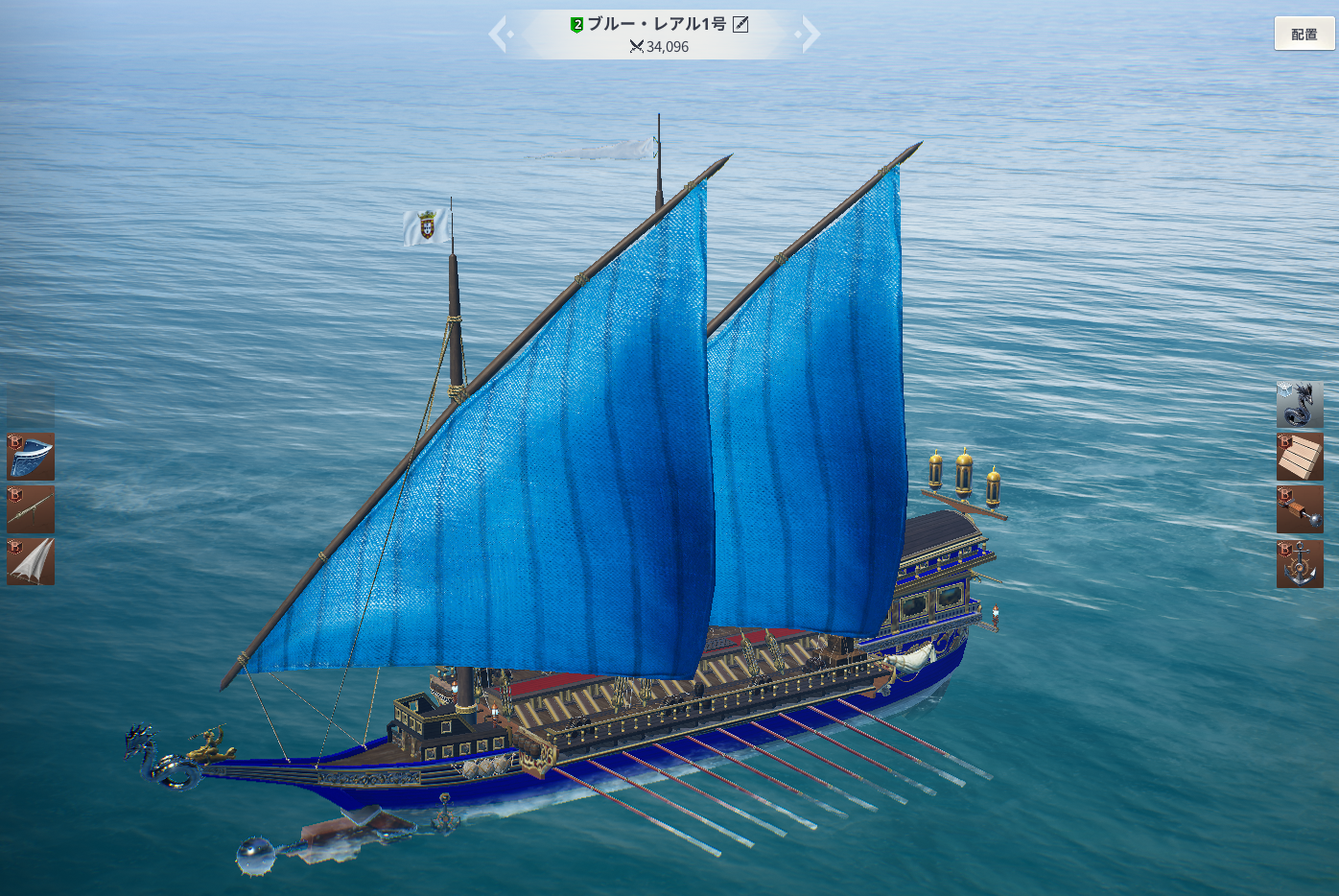
Task: Open the wooden planks equipment slot
Action: coord(1300,457)
